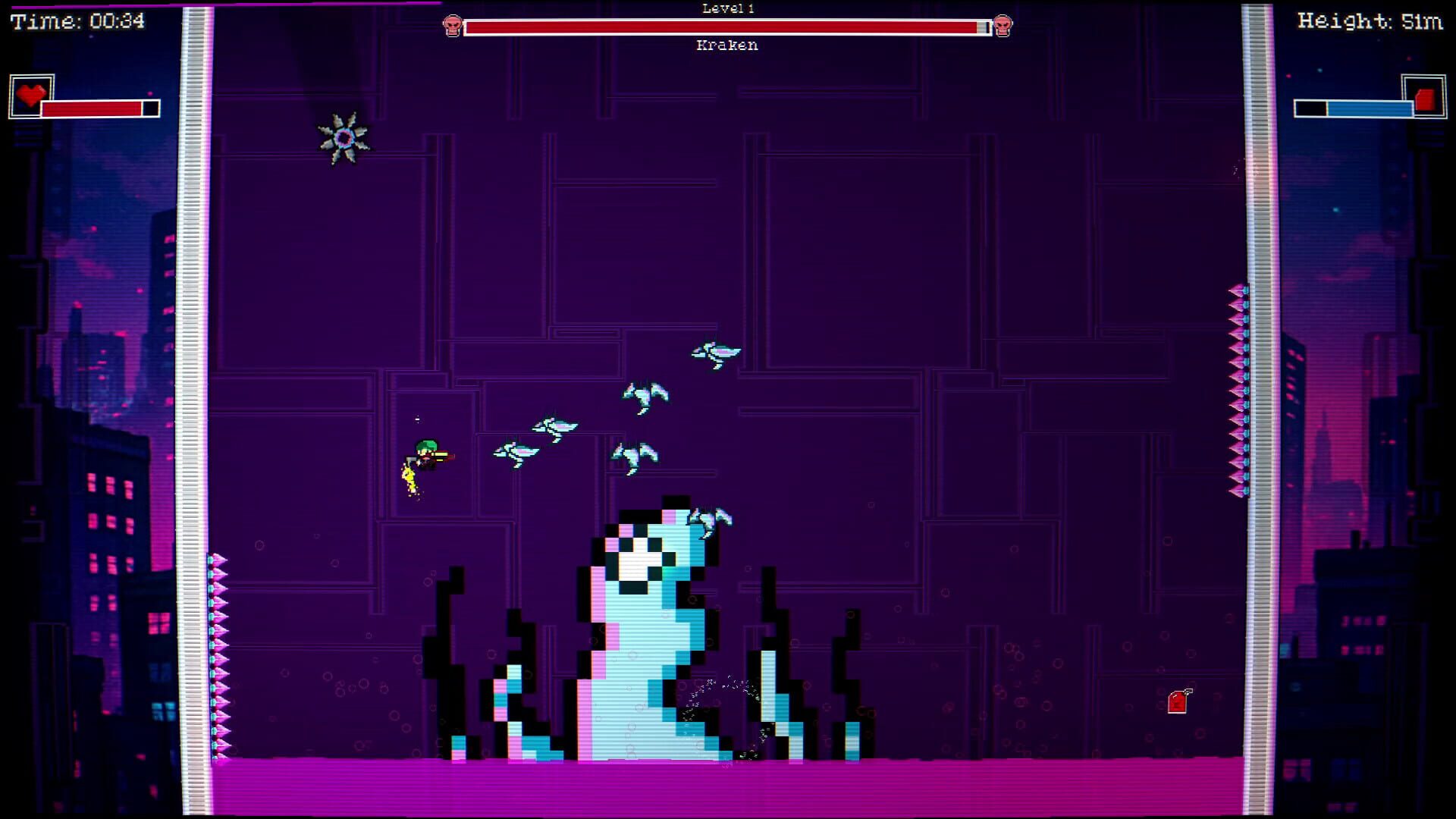Select the left skull icon on the boss bar
The height and width of the screenshot is (819, 1456).
(453, 25)
